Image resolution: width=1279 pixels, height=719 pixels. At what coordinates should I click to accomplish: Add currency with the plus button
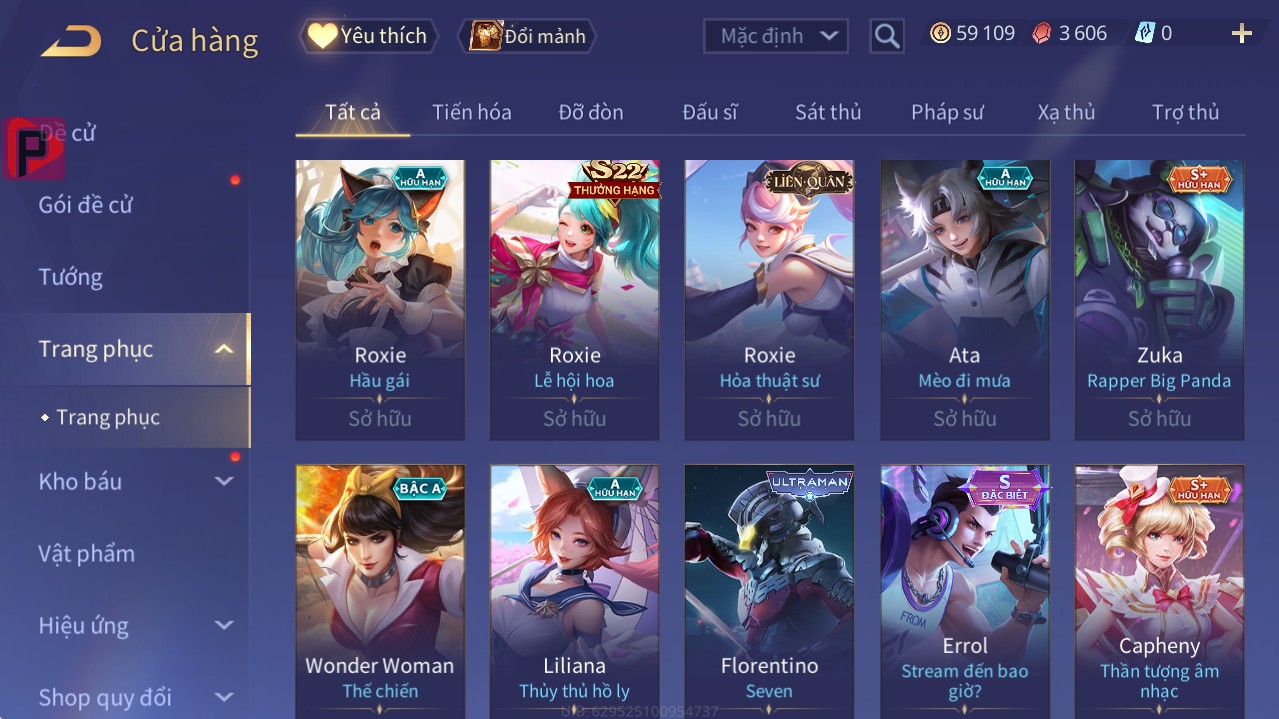[x=1241, y=34]
